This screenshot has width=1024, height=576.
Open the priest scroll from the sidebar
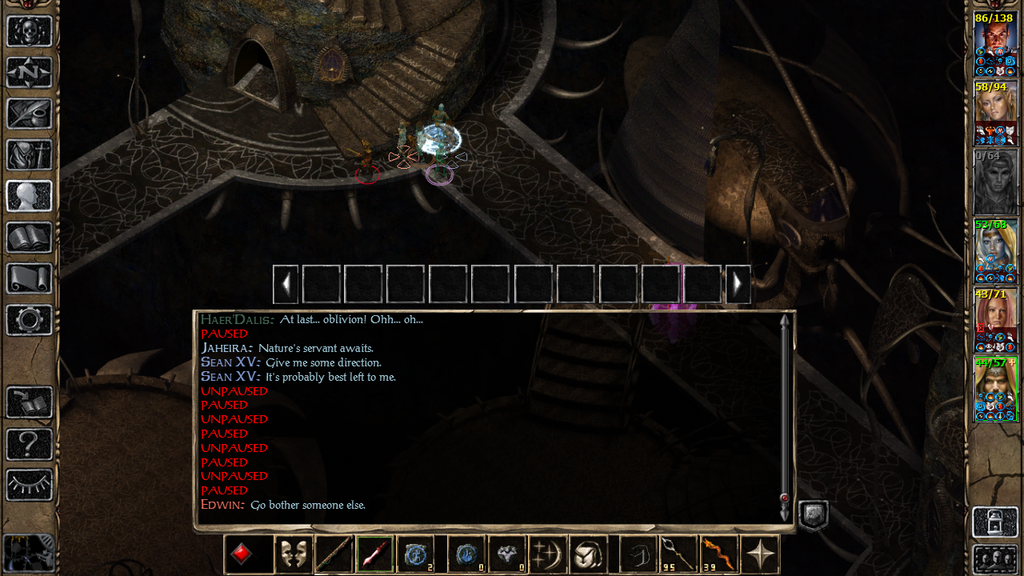[x=29, y=278]
